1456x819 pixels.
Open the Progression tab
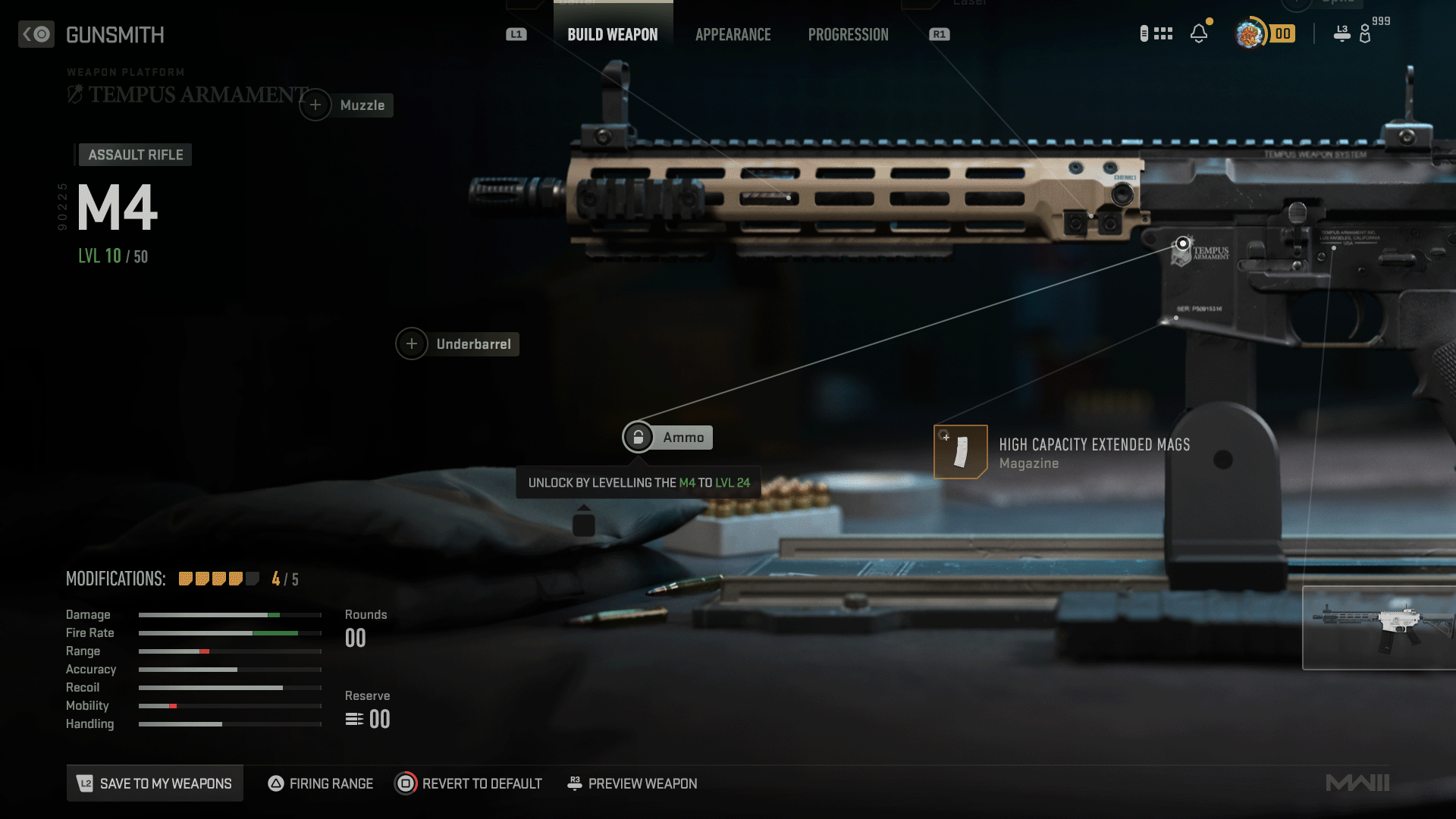848,35
